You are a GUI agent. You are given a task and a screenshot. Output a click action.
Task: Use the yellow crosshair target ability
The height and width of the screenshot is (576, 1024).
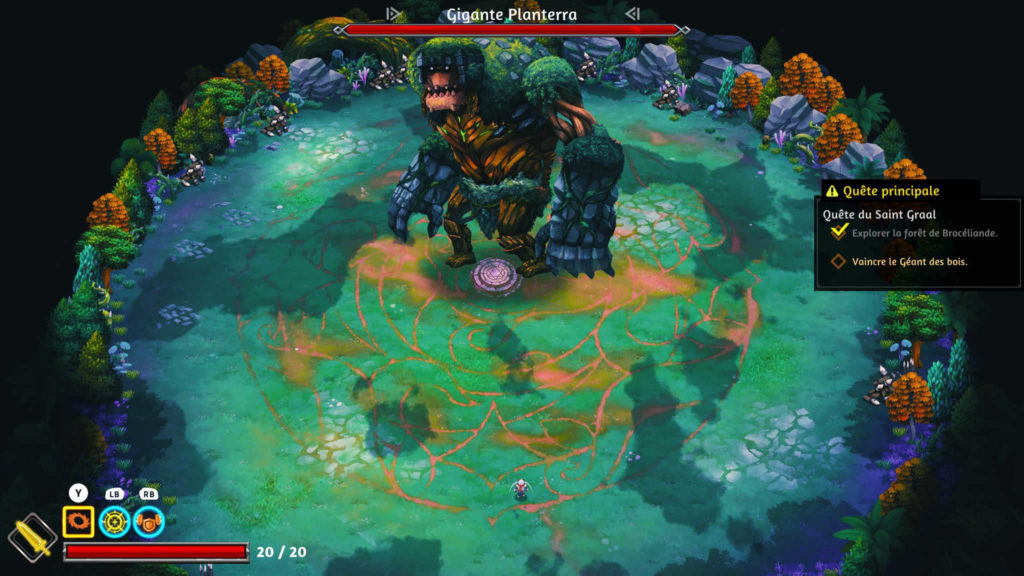114,521
